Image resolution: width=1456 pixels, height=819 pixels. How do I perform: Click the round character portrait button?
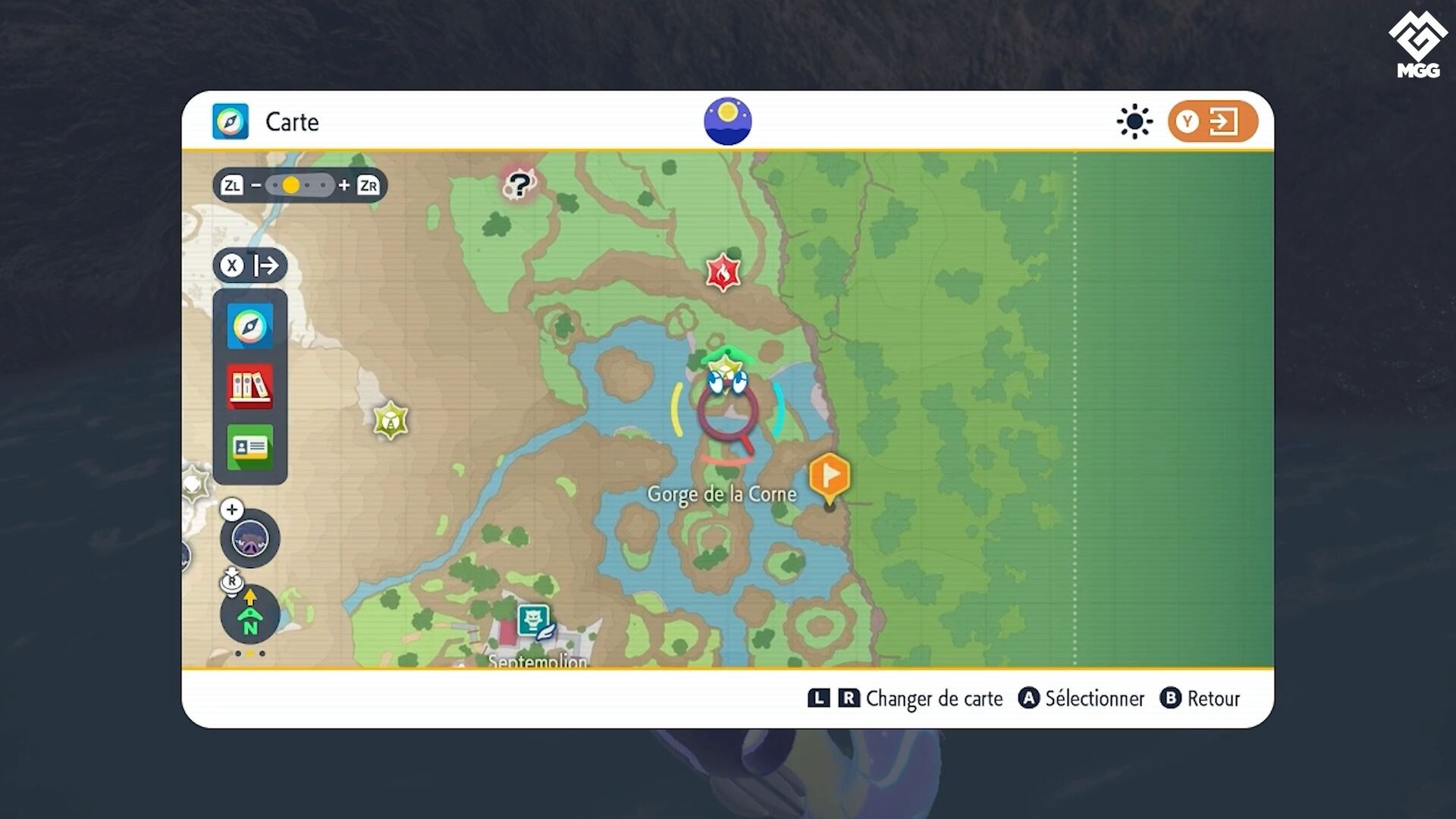(x=249, y=539)
